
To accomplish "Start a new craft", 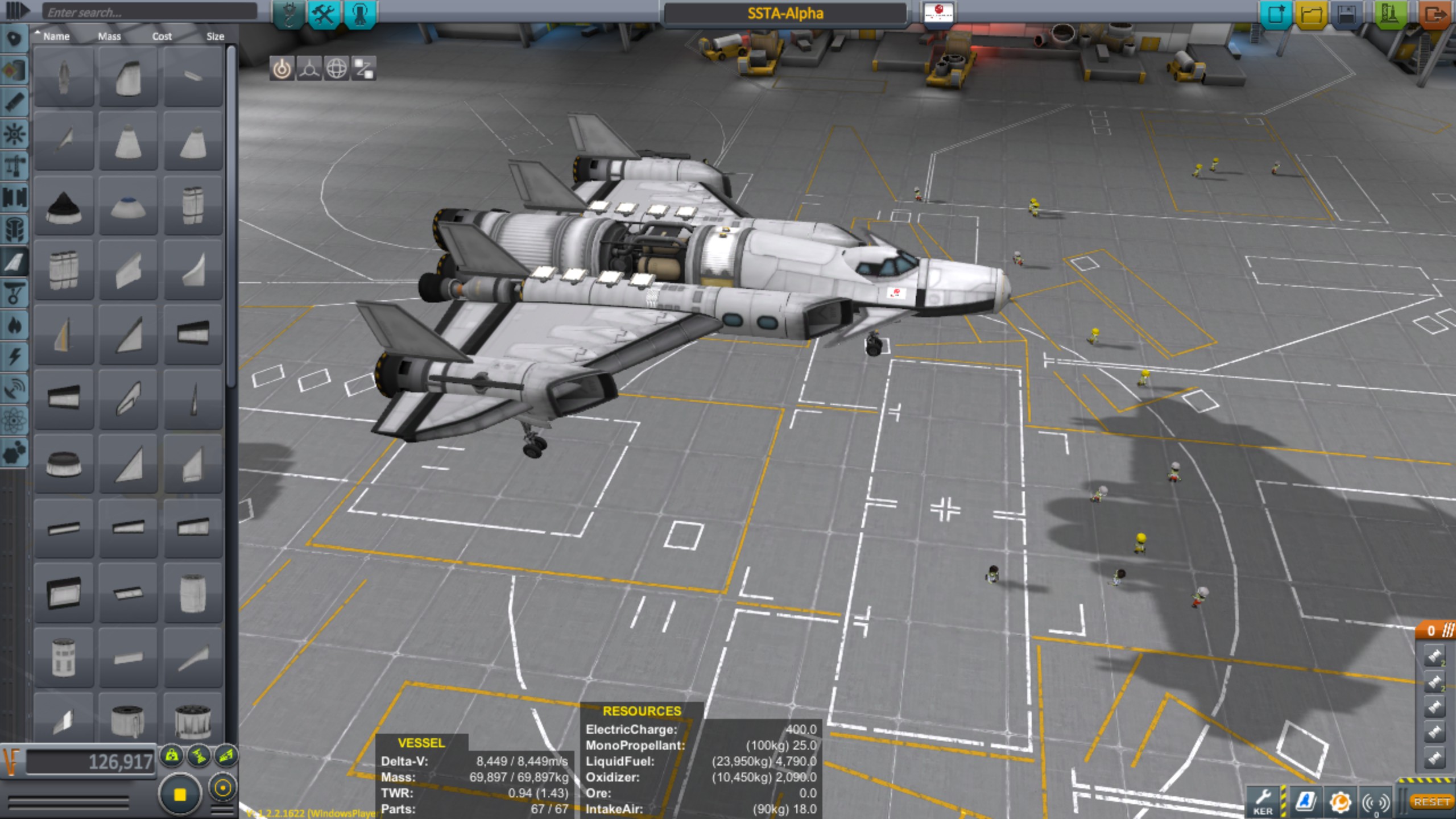I will pyautogui.click(x=1276, y=14).
